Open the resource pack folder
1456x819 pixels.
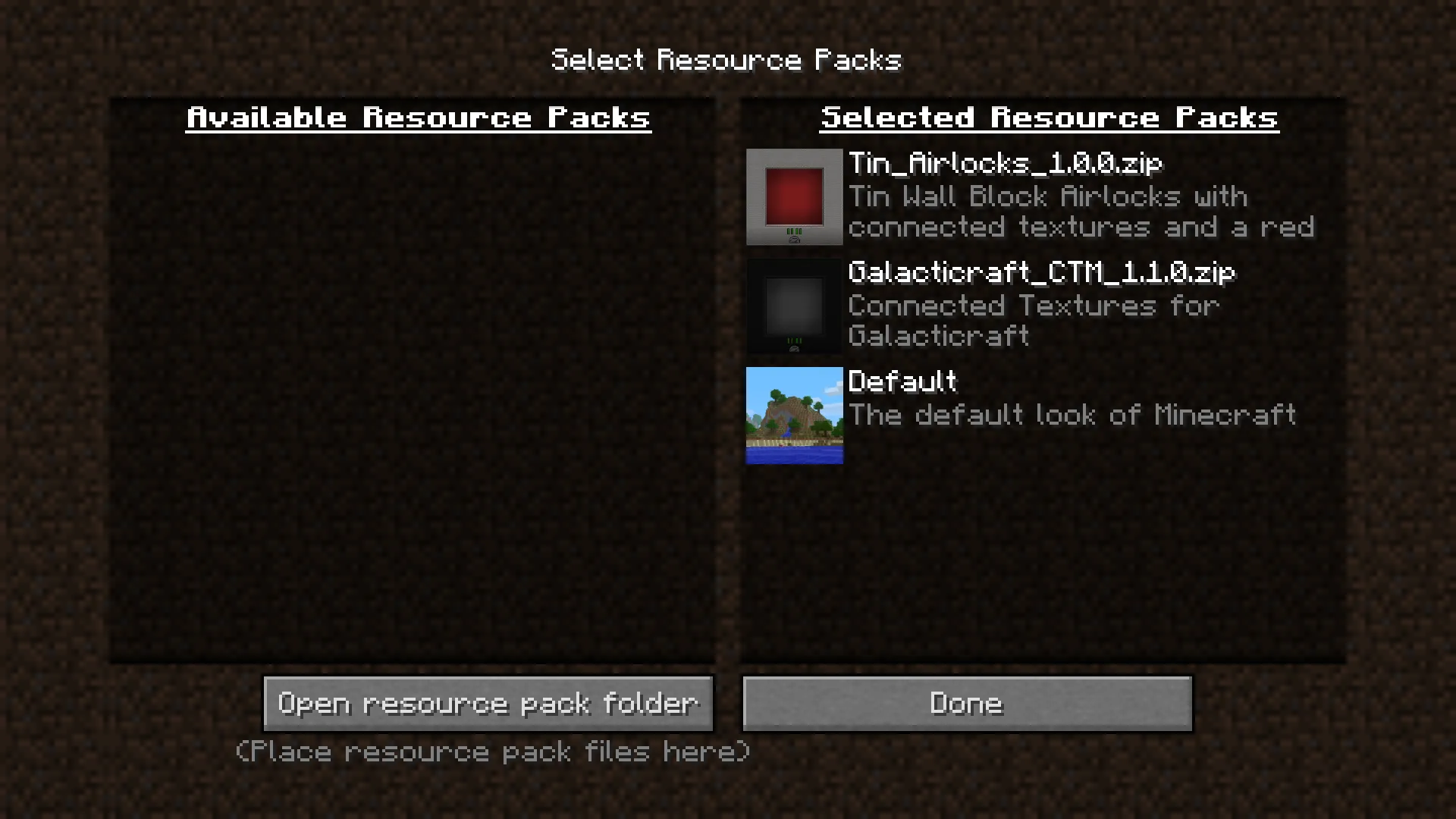[488, 703]
